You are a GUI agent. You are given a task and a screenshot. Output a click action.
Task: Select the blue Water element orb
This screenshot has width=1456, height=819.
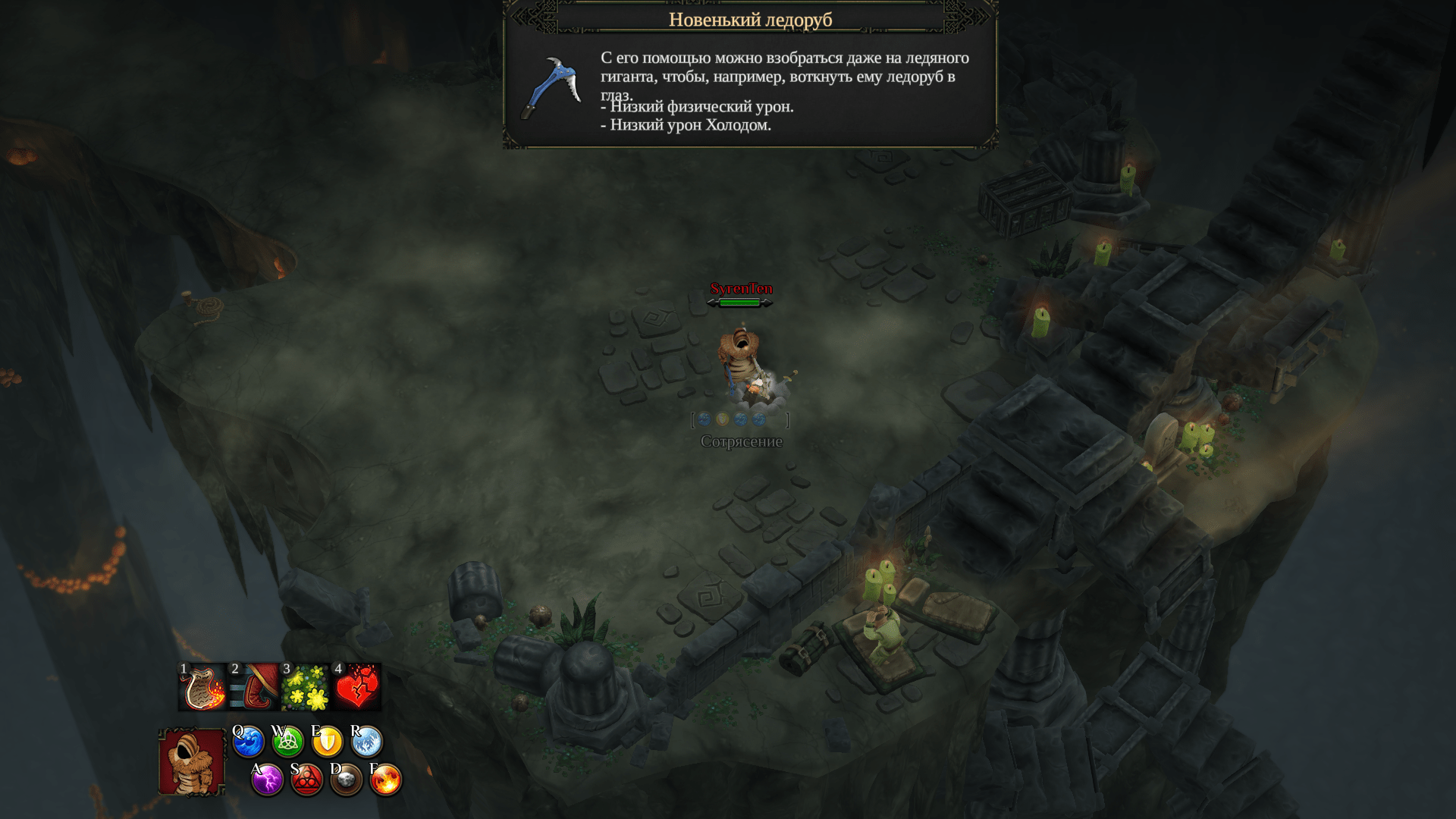coord(248,742)
